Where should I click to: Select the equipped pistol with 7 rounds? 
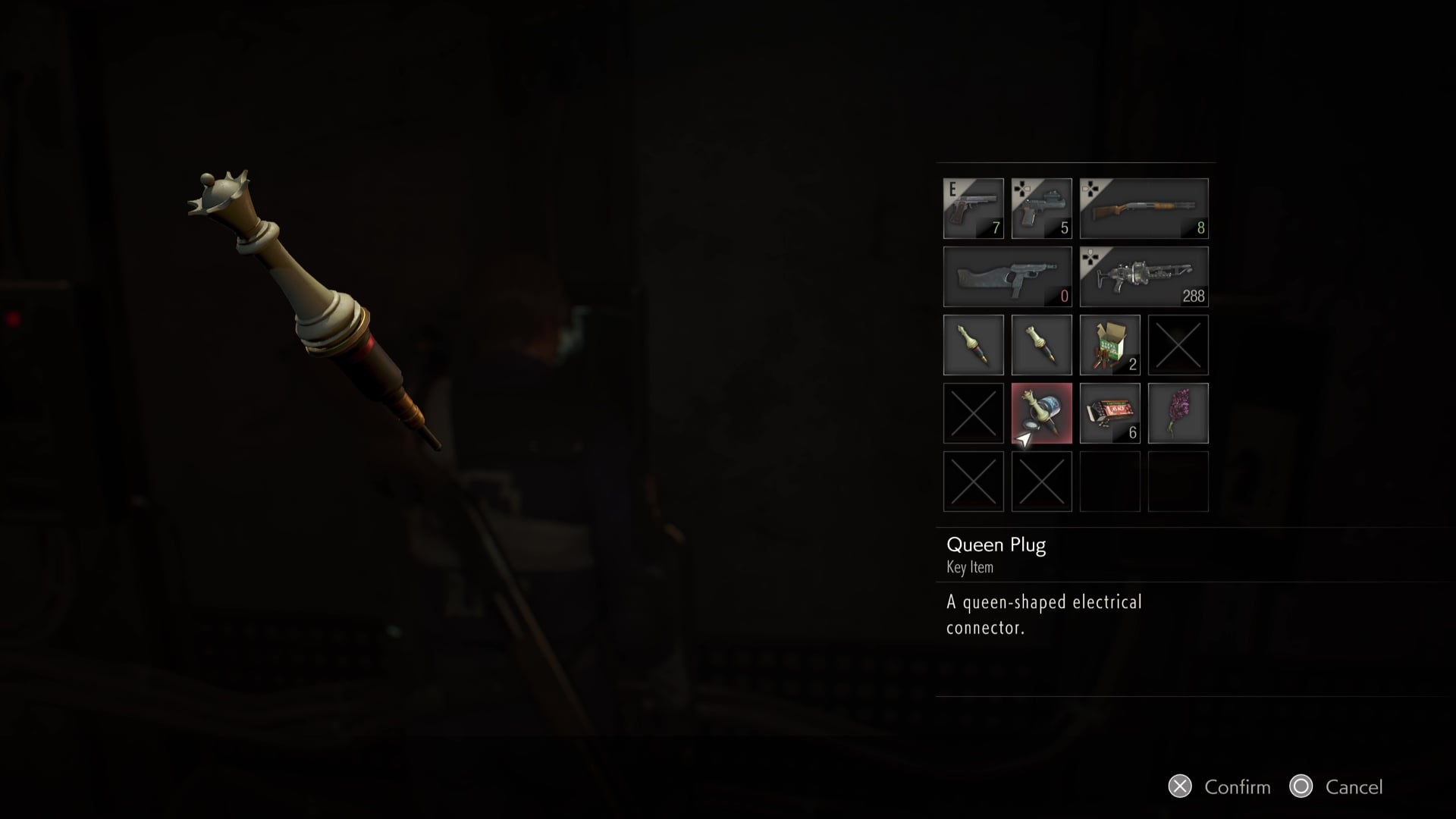(x=973, y=209)
